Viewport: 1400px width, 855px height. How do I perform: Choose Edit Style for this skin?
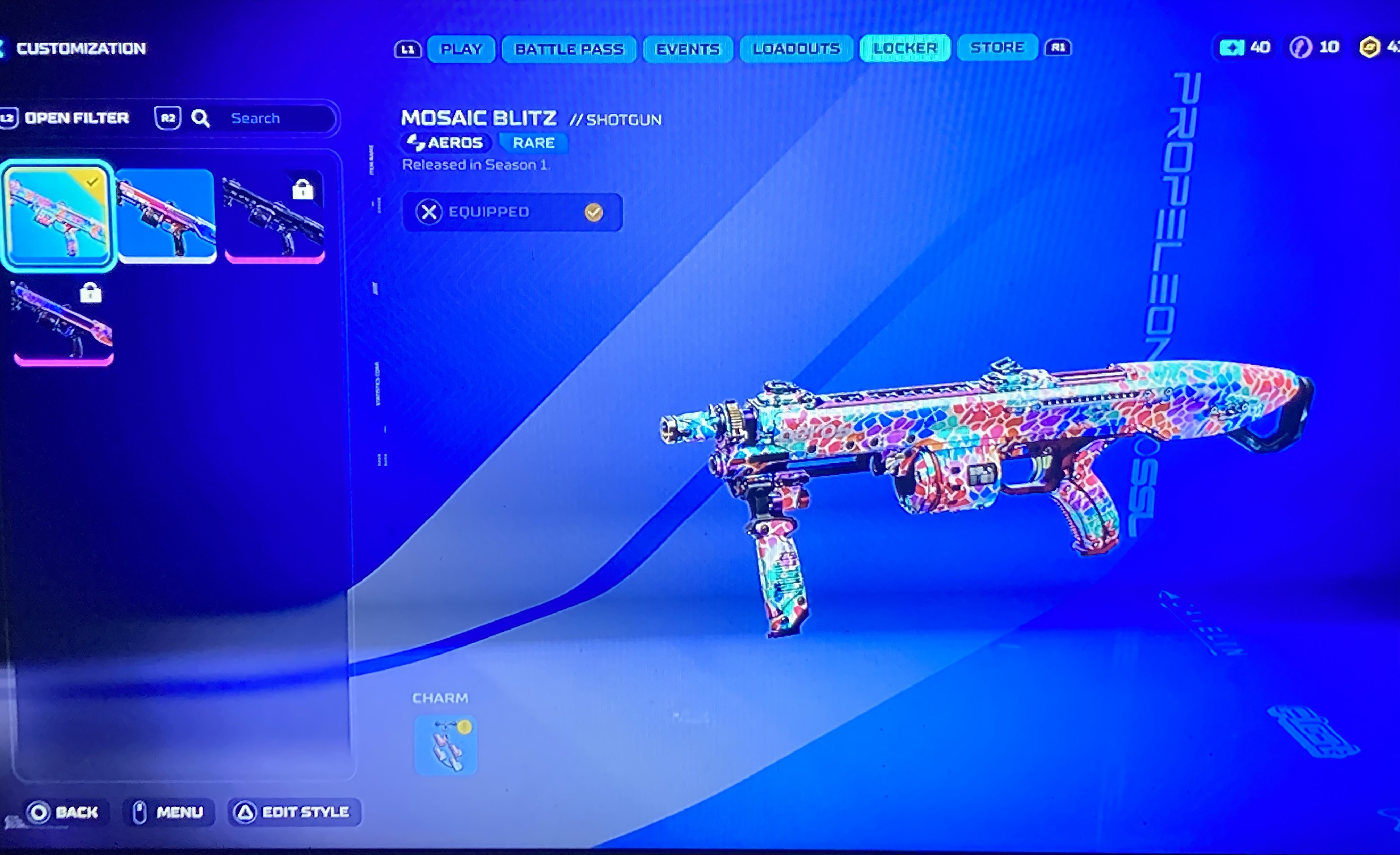click(294, 812)
